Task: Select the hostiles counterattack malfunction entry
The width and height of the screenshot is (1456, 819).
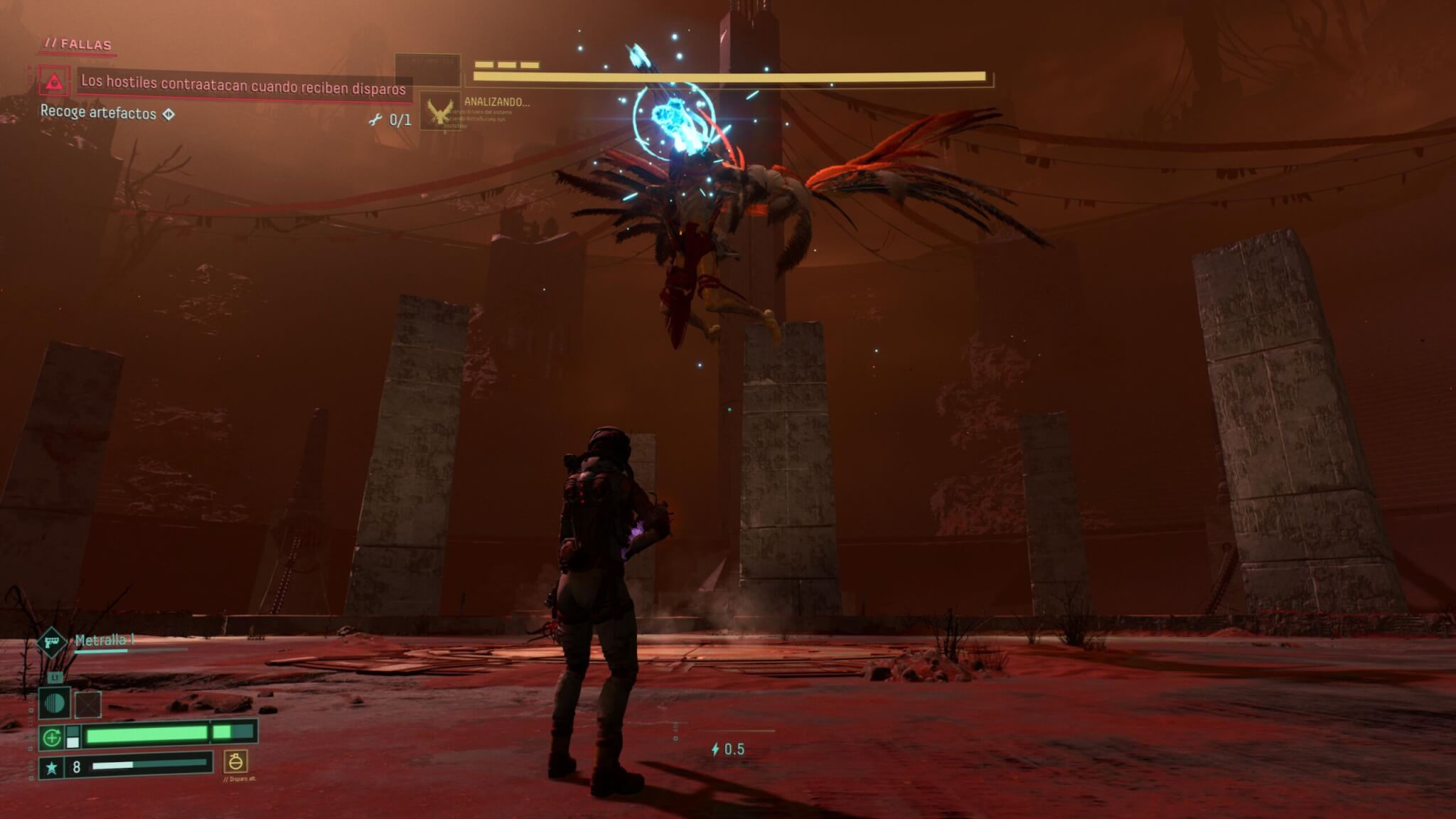Action: (242, 85)
